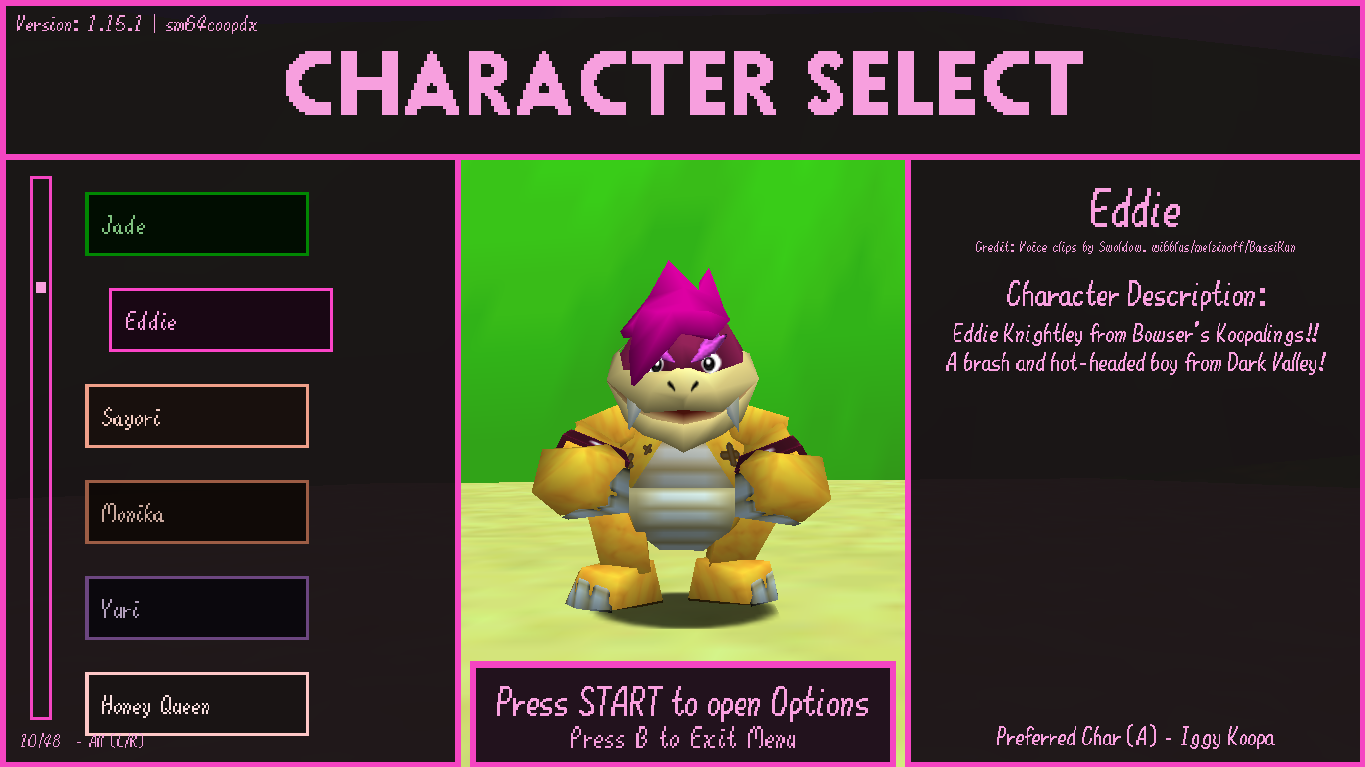Click the scrollbar track below the thumb
This screenshot has height=767, width=1365.
point(40,550)
